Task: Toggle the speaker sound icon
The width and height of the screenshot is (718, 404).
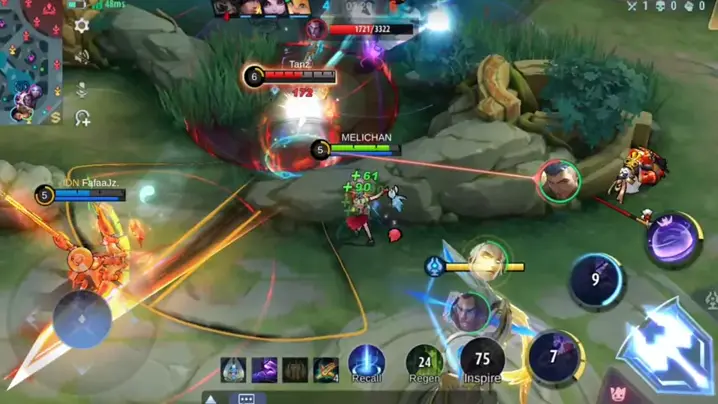Action: click(82, 57)
